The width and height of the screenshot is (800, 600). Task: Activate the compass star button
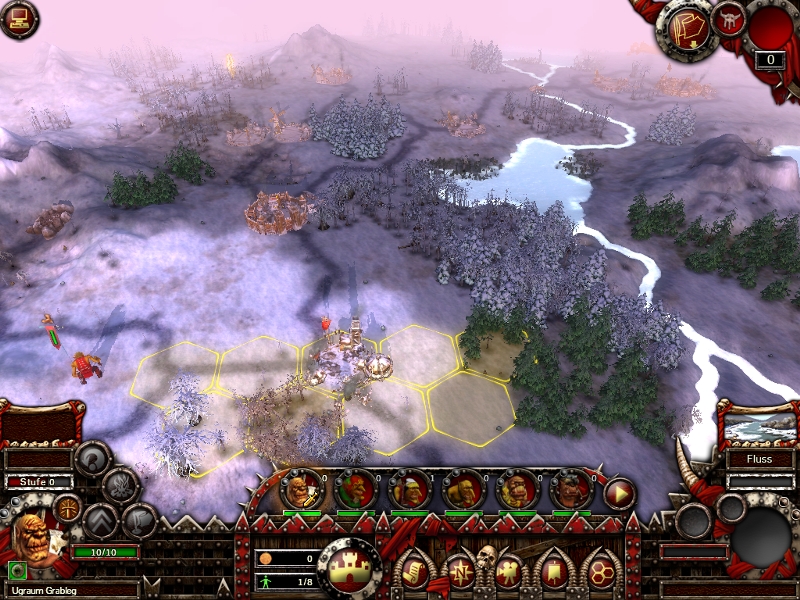pos(460,571)
